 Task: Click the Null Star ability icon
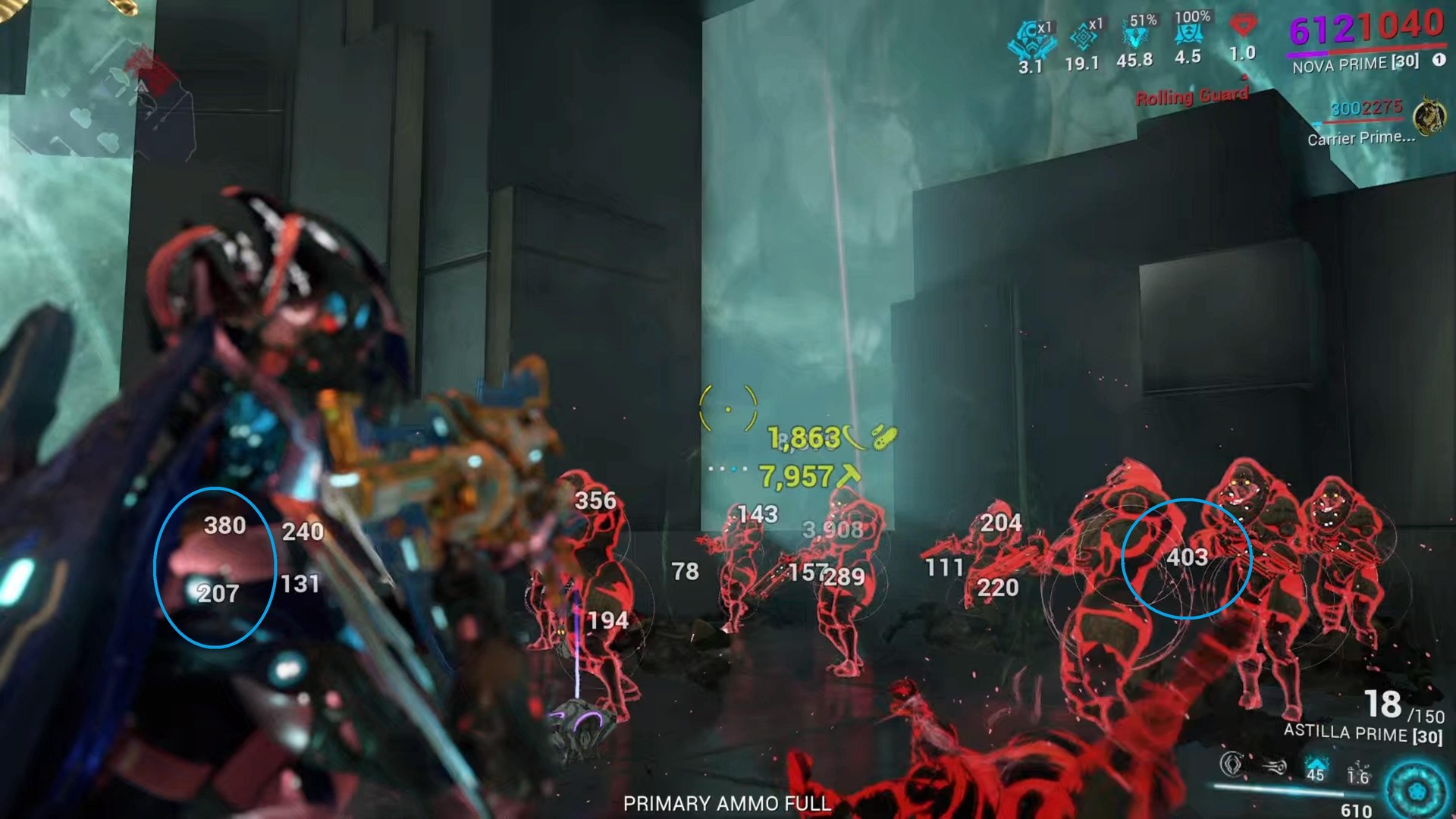click(x=1231, y=764)
